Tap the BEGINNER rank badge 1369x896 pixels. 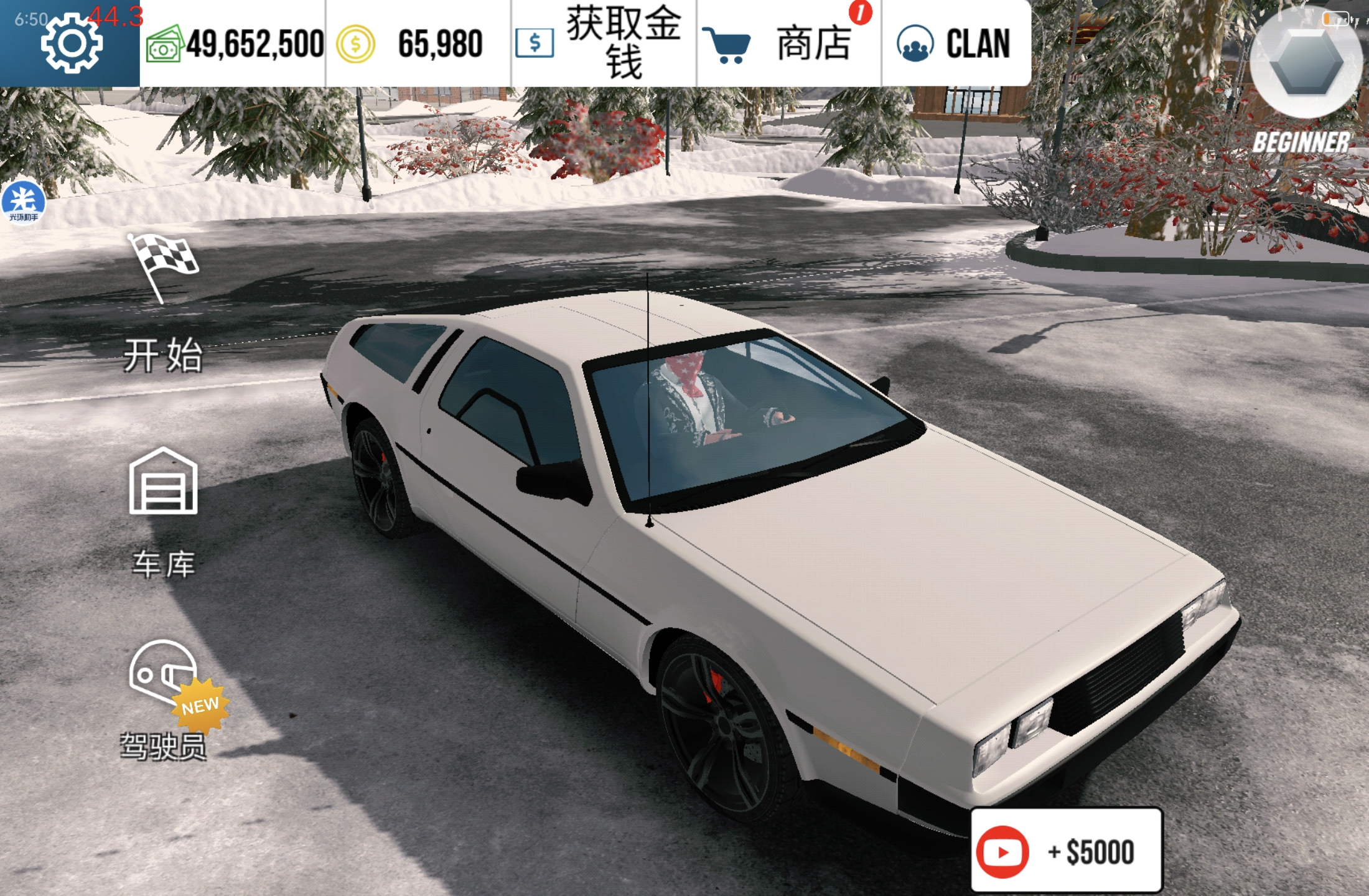point(1304,81)
